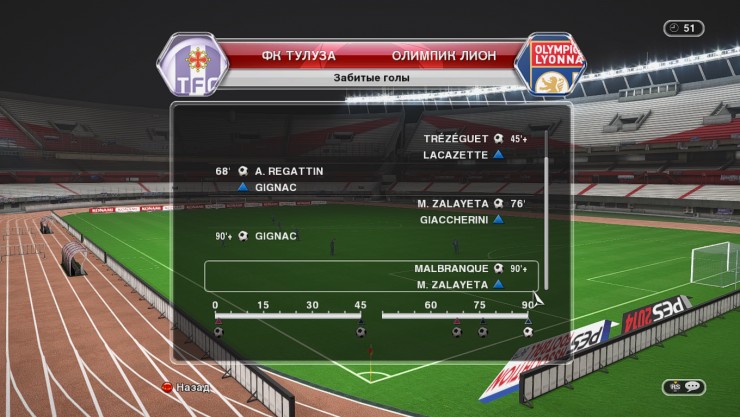Choose Gignac's 90'+ goal entry
This screenshot has height=417, width=740.
pyautogui.click(x=270, y=236)
